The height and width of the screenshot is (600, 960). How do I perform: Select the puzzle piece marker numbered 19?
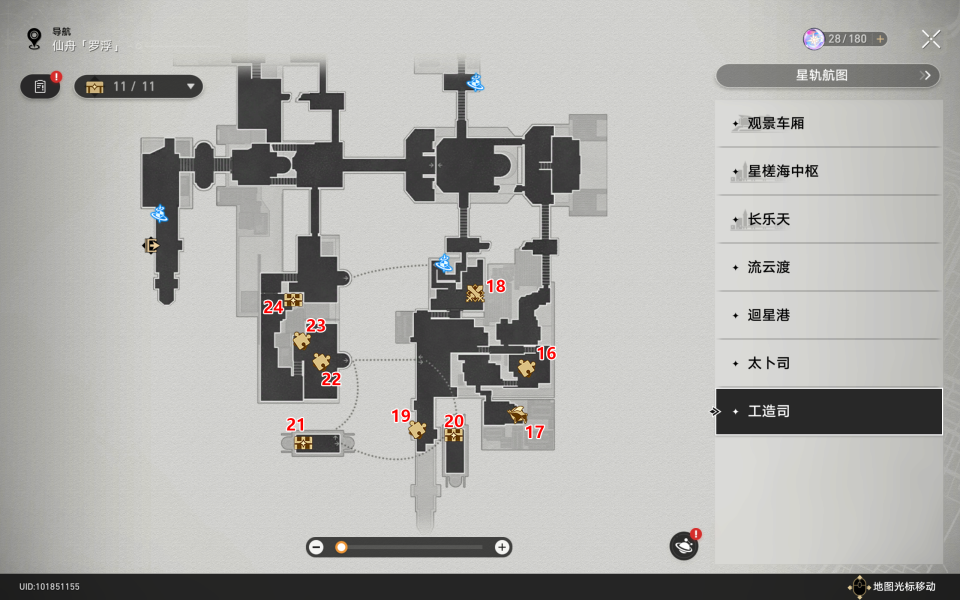[417, 431]
